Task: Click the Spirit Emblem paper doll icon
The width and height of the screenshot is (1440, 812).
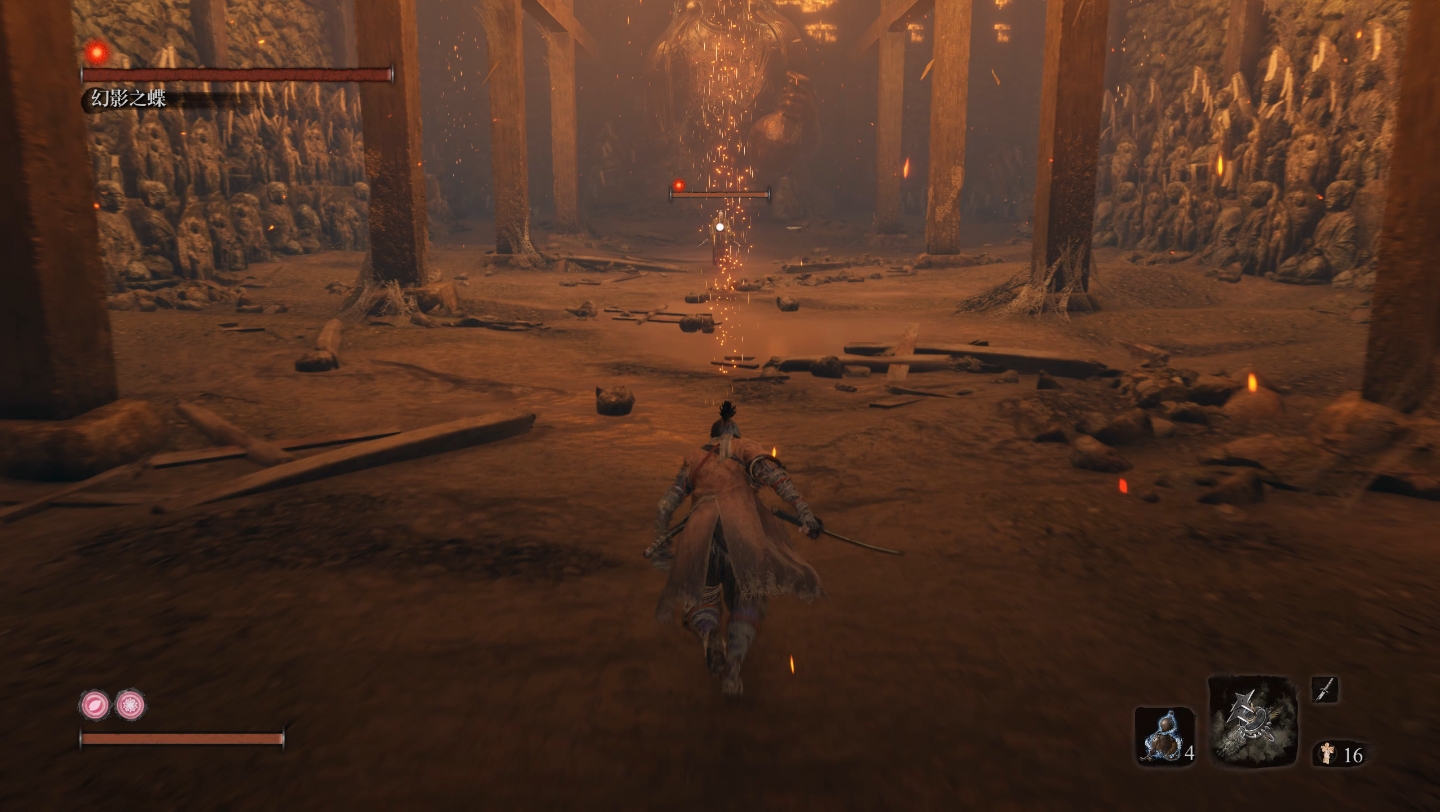Action: [1327, 754]
